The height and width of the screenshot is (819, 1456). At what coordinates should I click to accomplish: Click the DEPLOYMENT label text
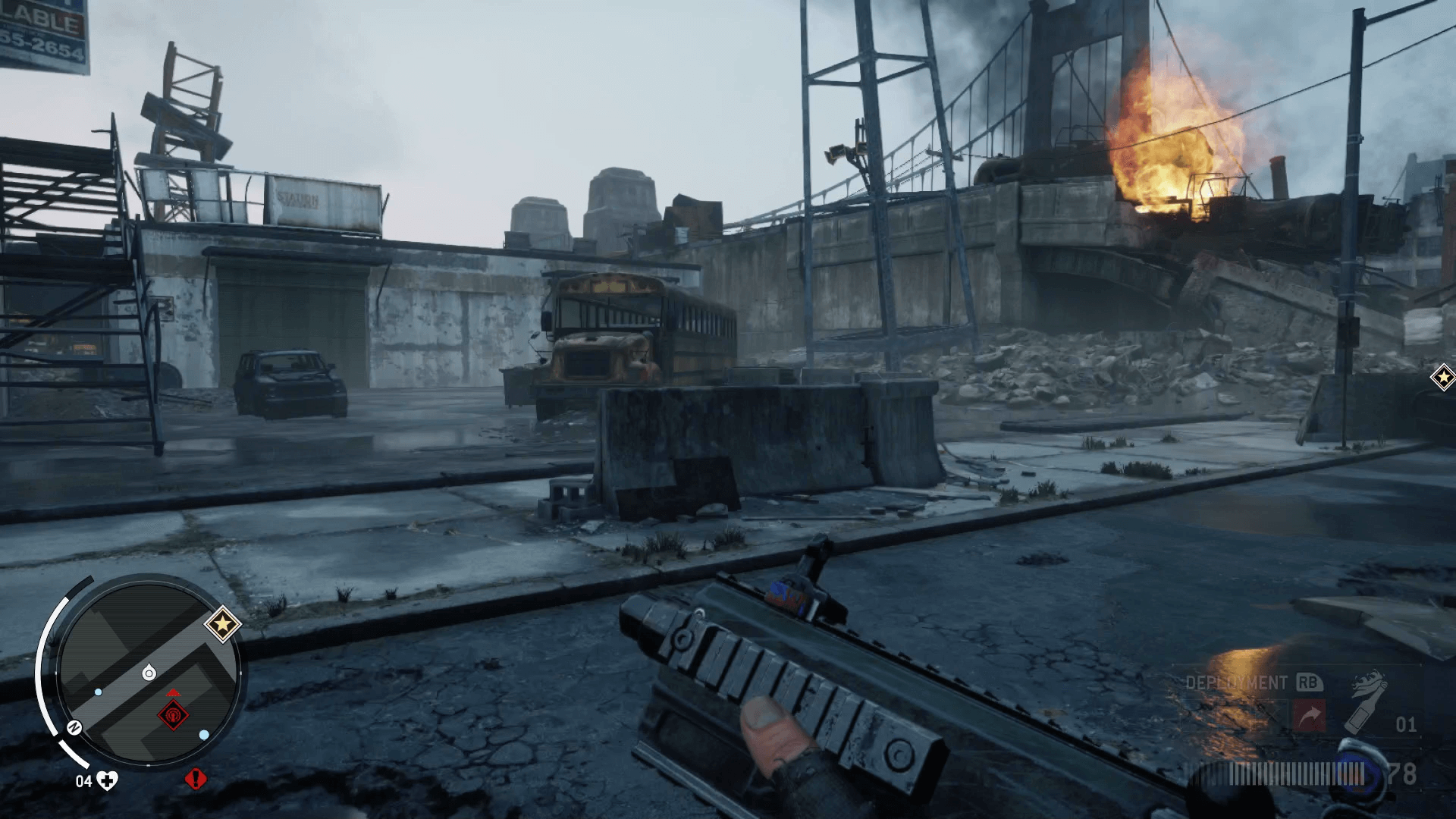point(1235,682)
